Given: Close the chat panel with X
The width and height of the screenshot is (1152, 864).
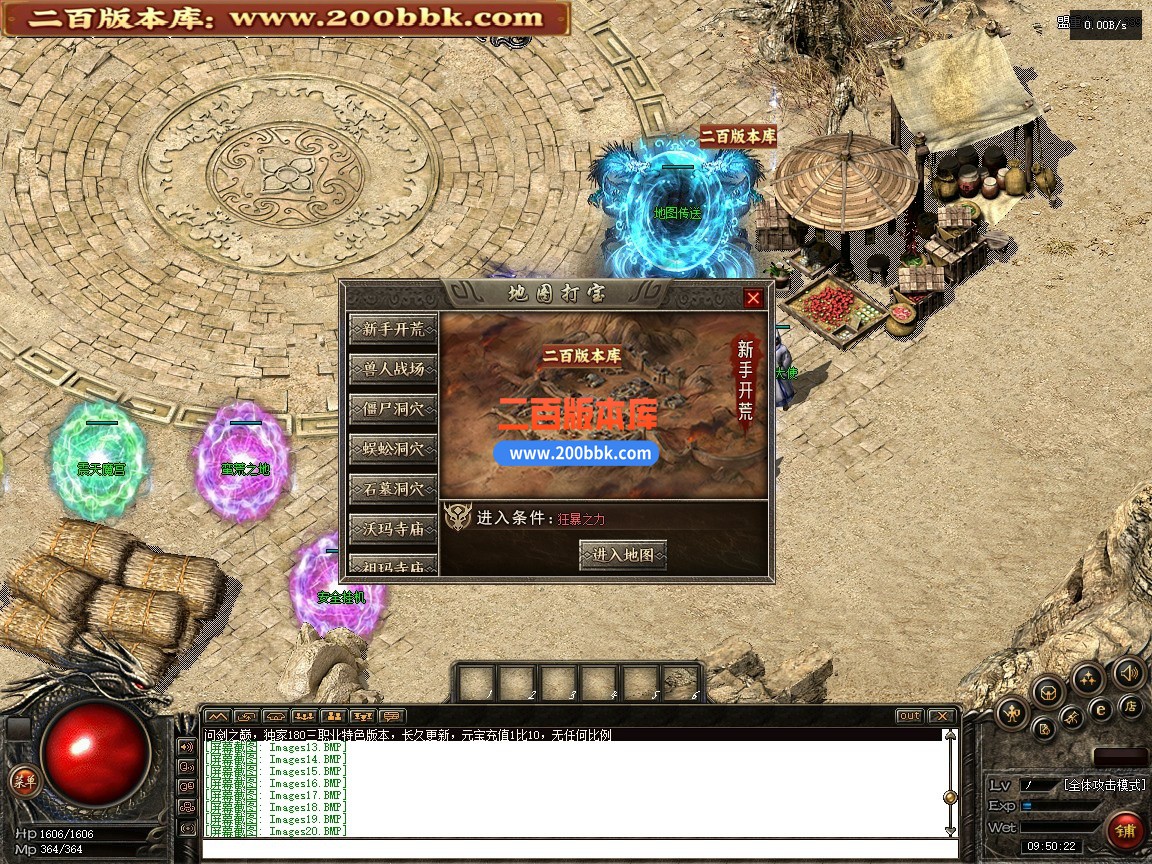Looking at the screenshot, I should pos(941,716).
